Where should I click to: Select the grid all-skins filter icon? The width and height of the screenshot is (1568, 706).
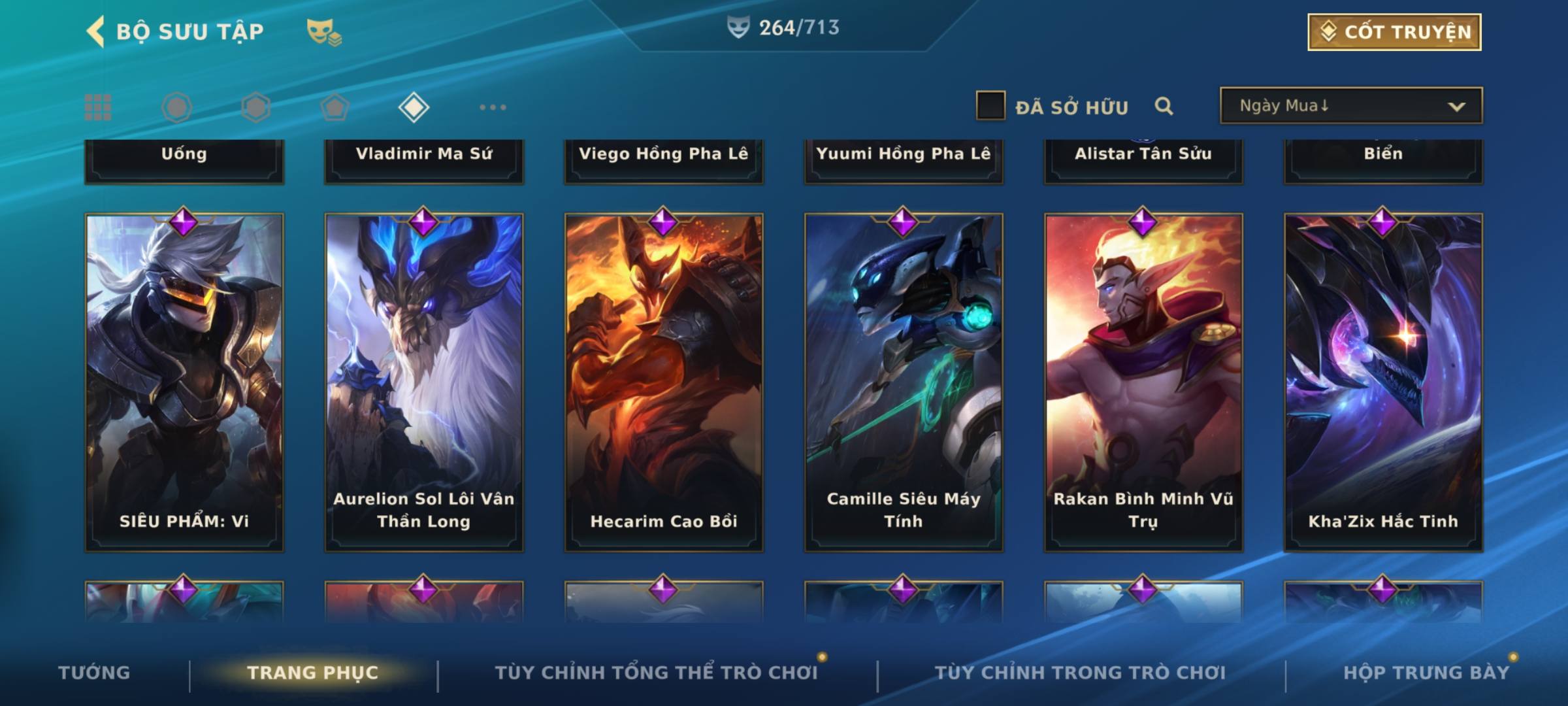click(98, 107)
